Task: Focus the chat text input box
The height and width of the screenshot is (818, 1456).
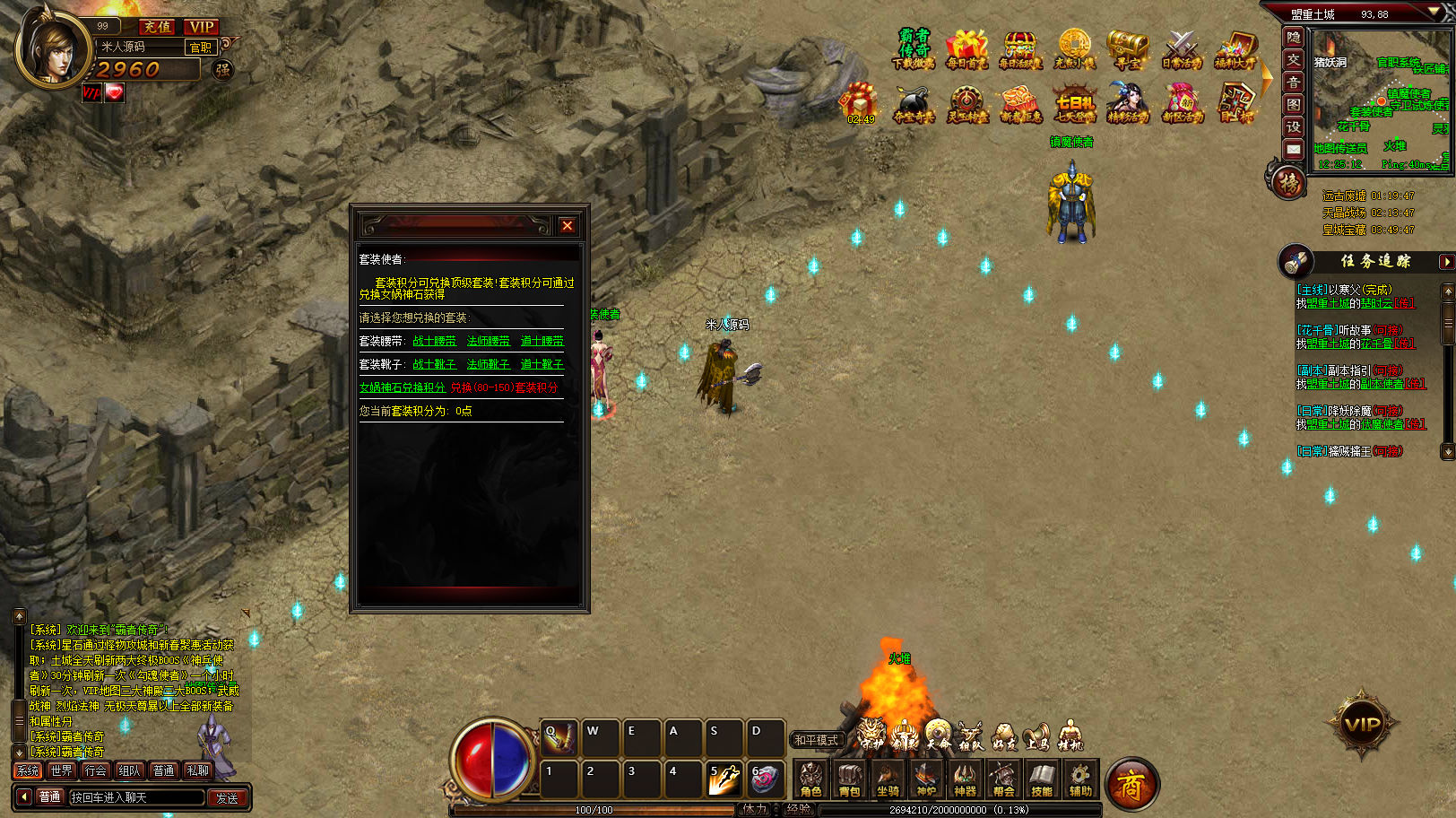Action: (136, 797)
